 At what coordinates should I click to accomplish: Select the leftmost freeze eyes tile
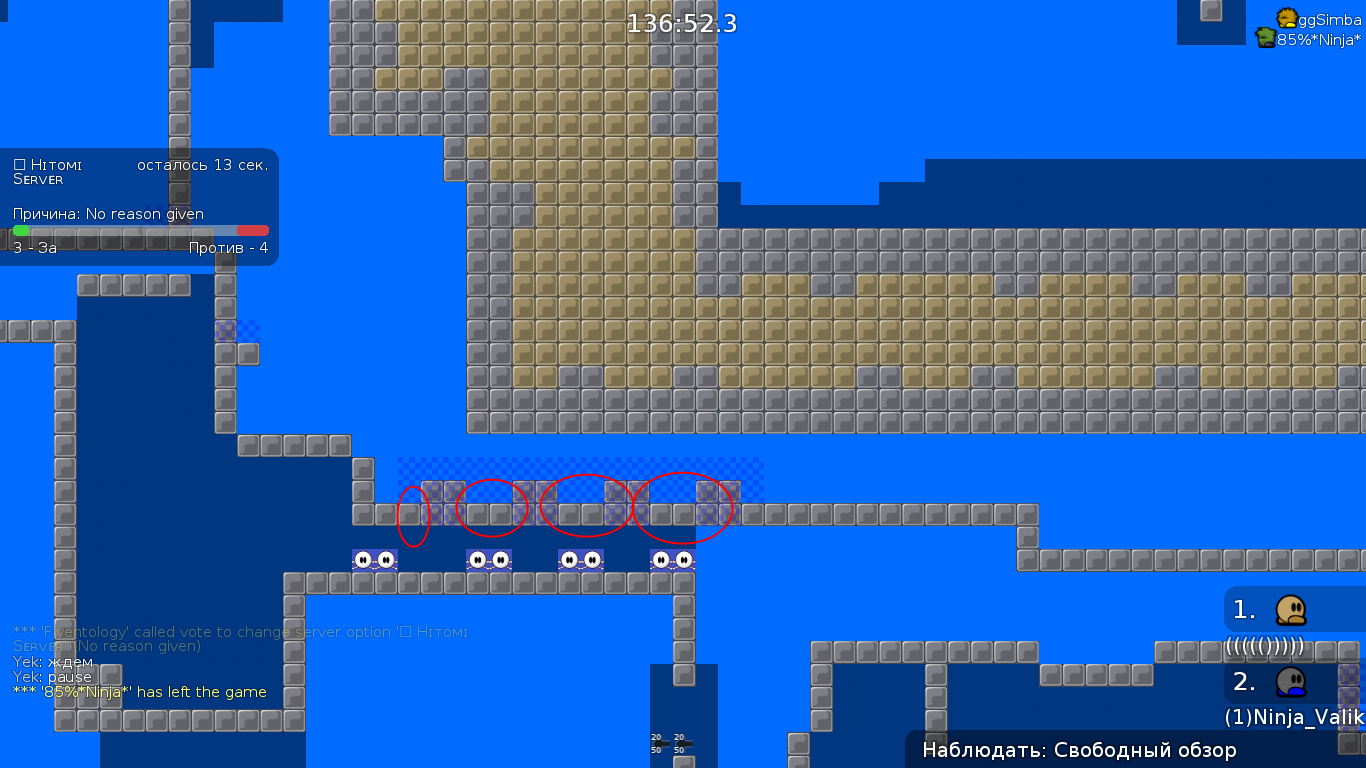point(375,559)
